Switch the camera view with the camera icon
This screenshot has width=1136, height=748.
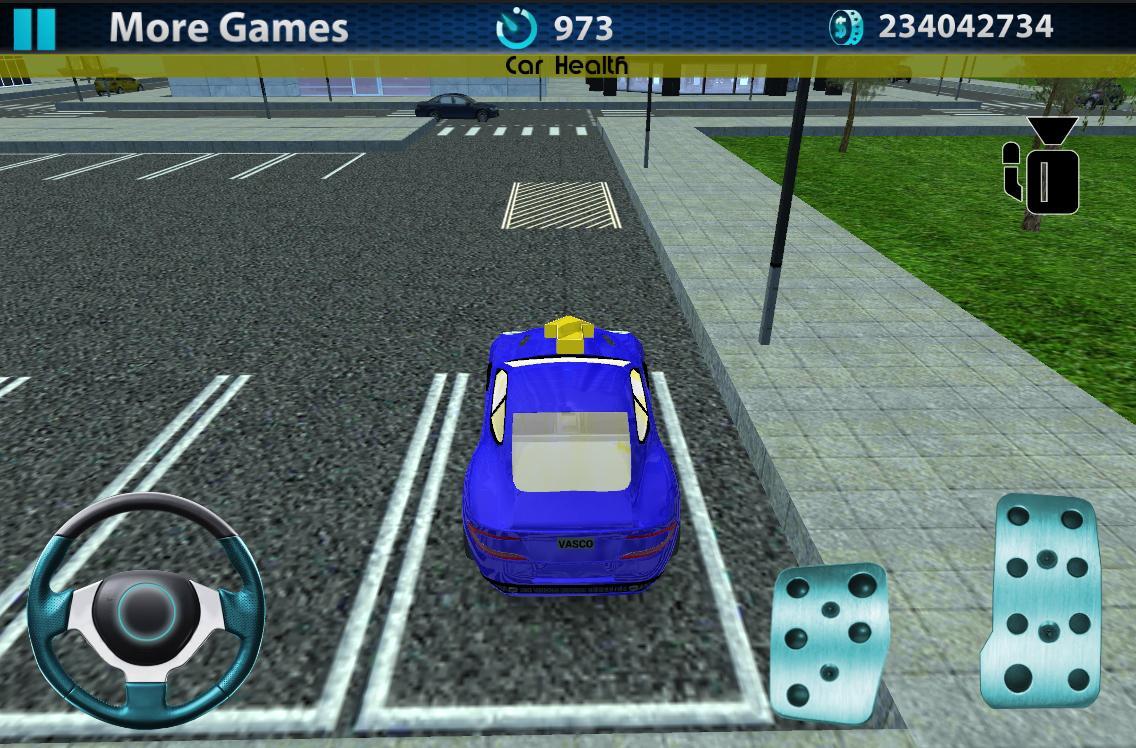[1042, 168]
